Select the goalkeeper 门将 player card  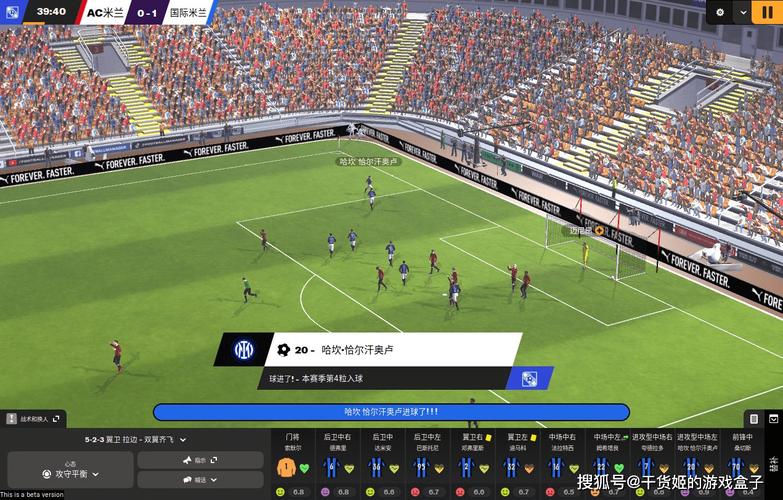[x=292, y=464]
